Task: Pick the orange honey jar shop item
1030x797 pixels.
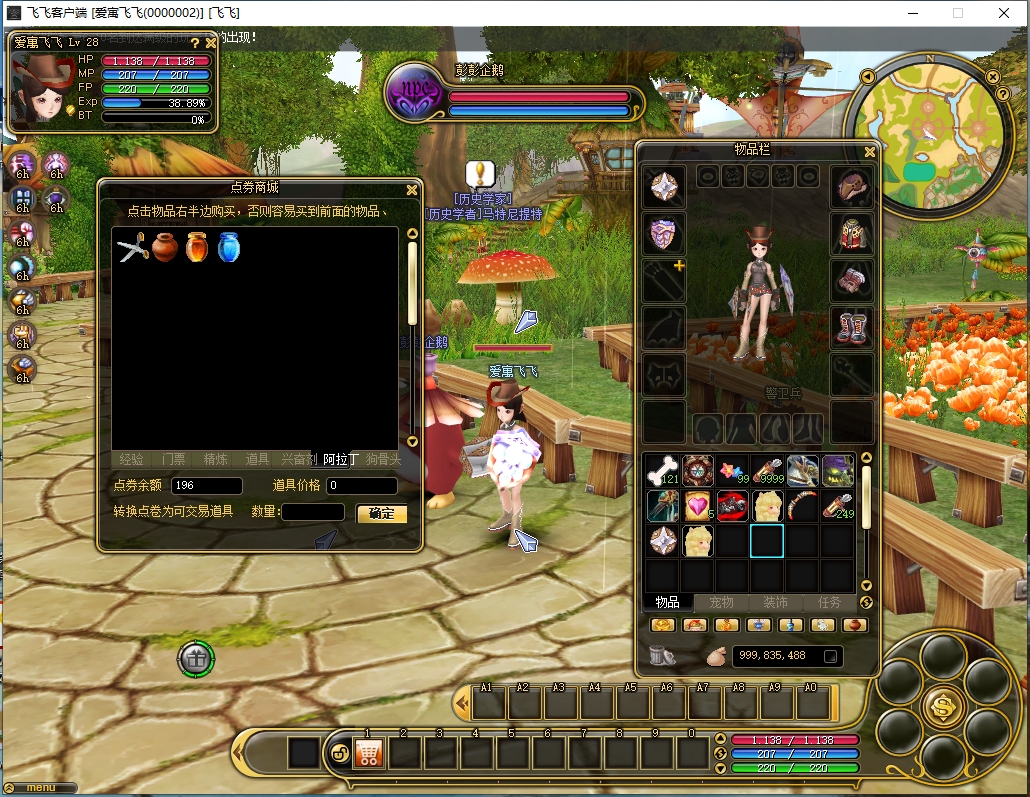Action: tap(197, 247)
